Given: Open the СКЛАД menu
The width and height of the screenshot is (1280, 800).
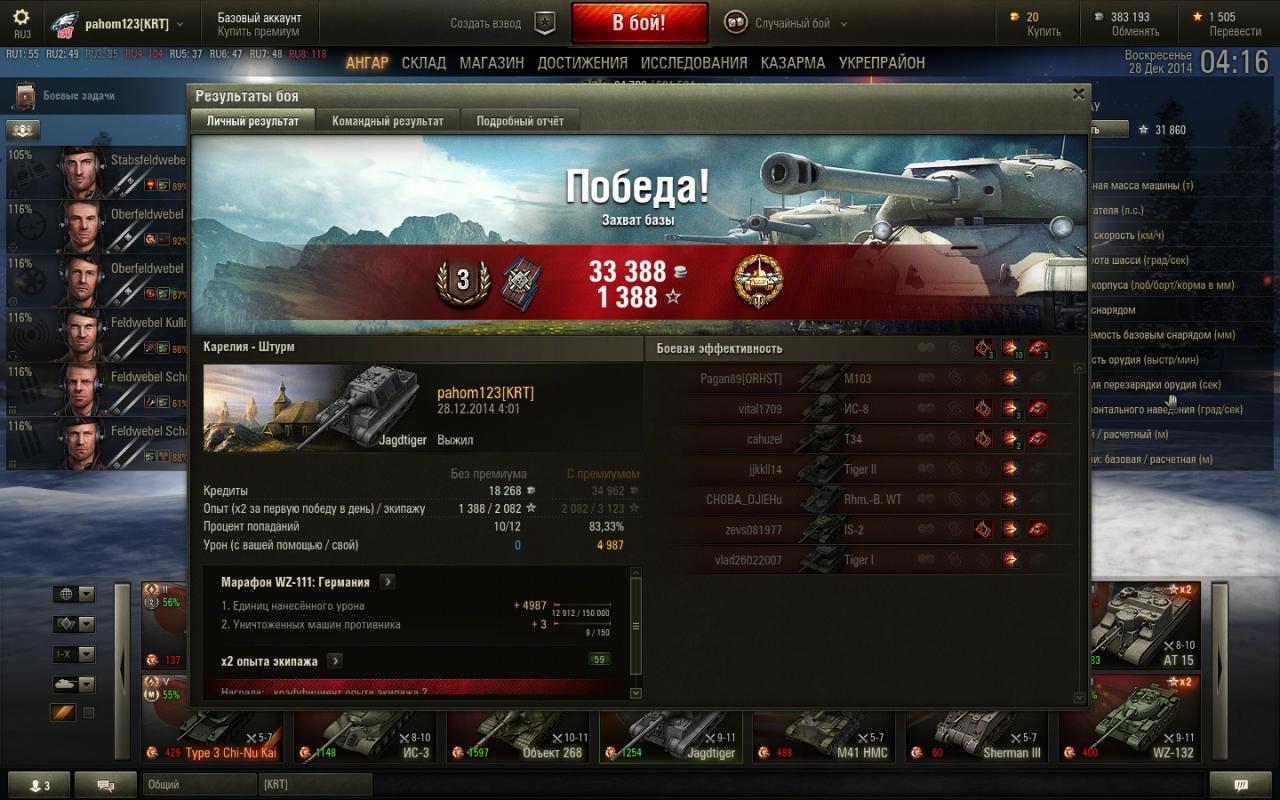Looking at the screenshot, I should 424,63.
